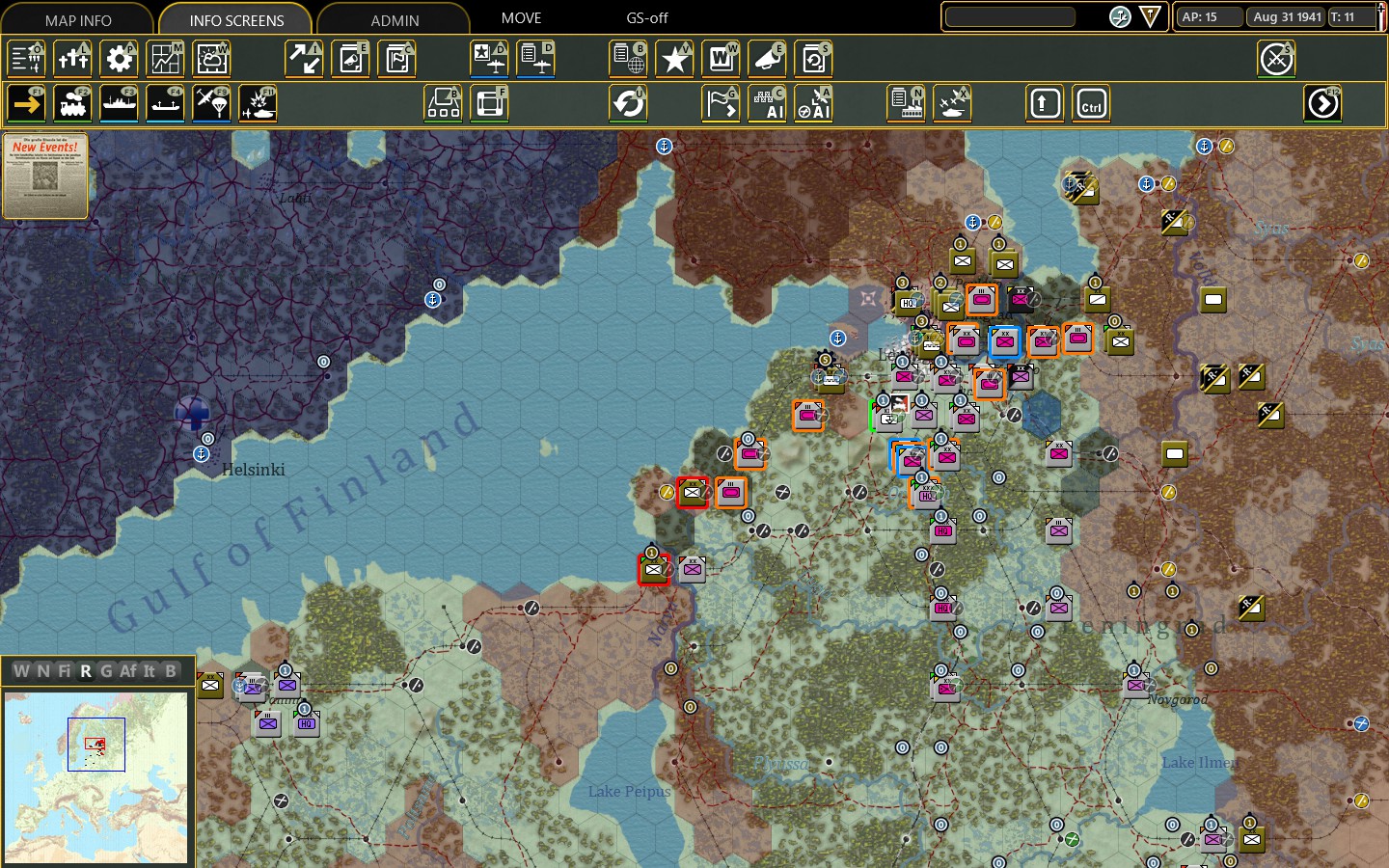
Task: Click the star icon button
Action: tap(675, 59)
